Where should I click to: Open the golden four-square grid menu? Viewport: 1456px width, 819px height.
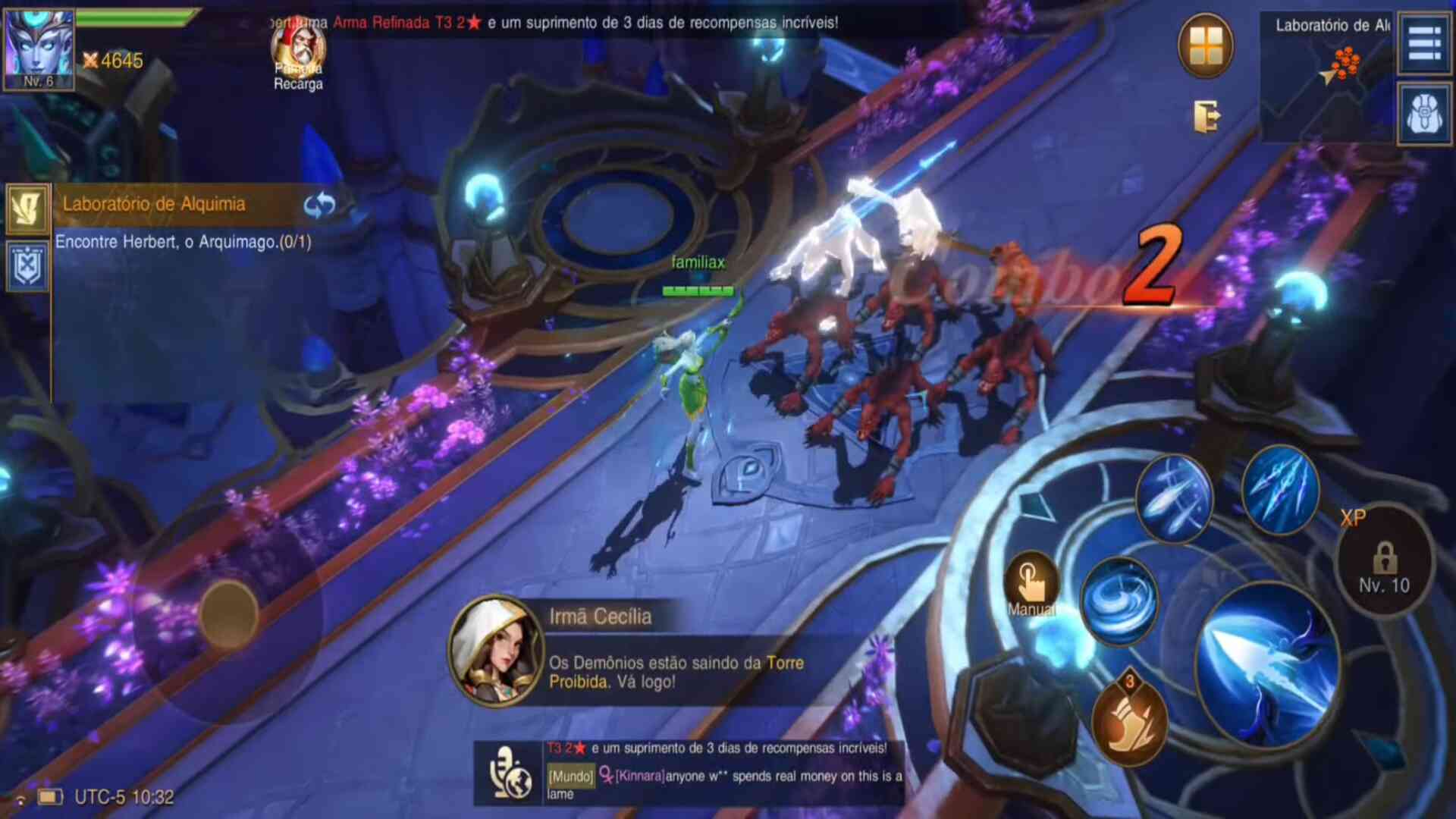click(x=1205, y=46)
